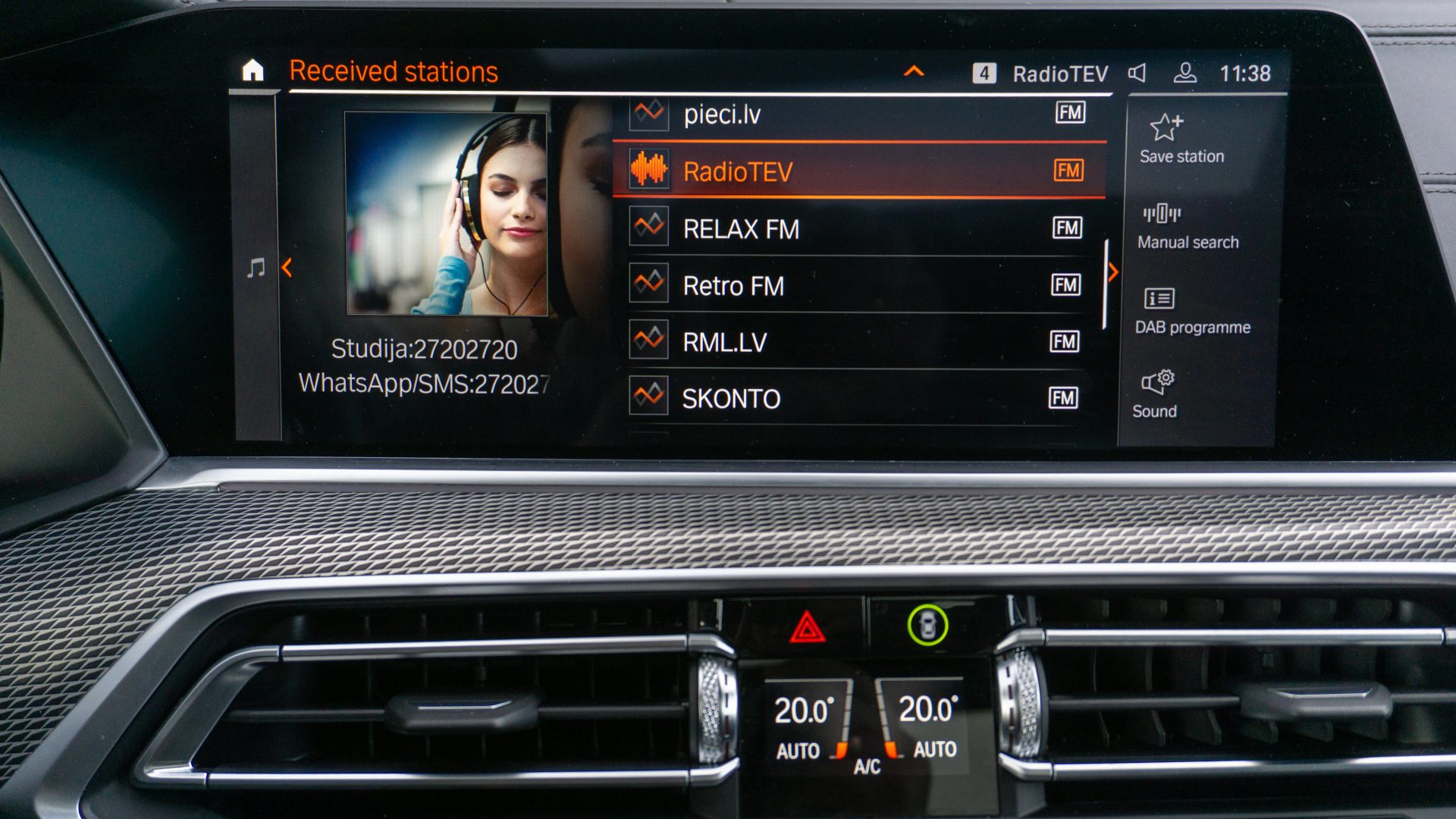Open Manual search
This screenshot has height=819, width=1456.
coord(1187,226)
